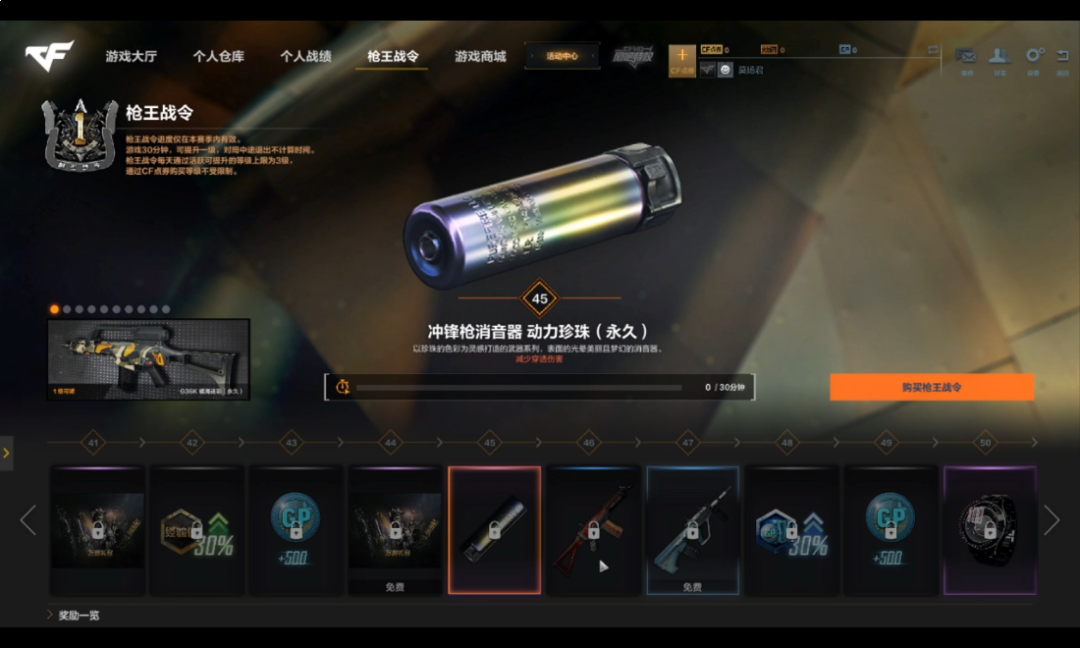Open settings via the gear icon
Screen dimensions: 1080x648
coord(1034,57)
